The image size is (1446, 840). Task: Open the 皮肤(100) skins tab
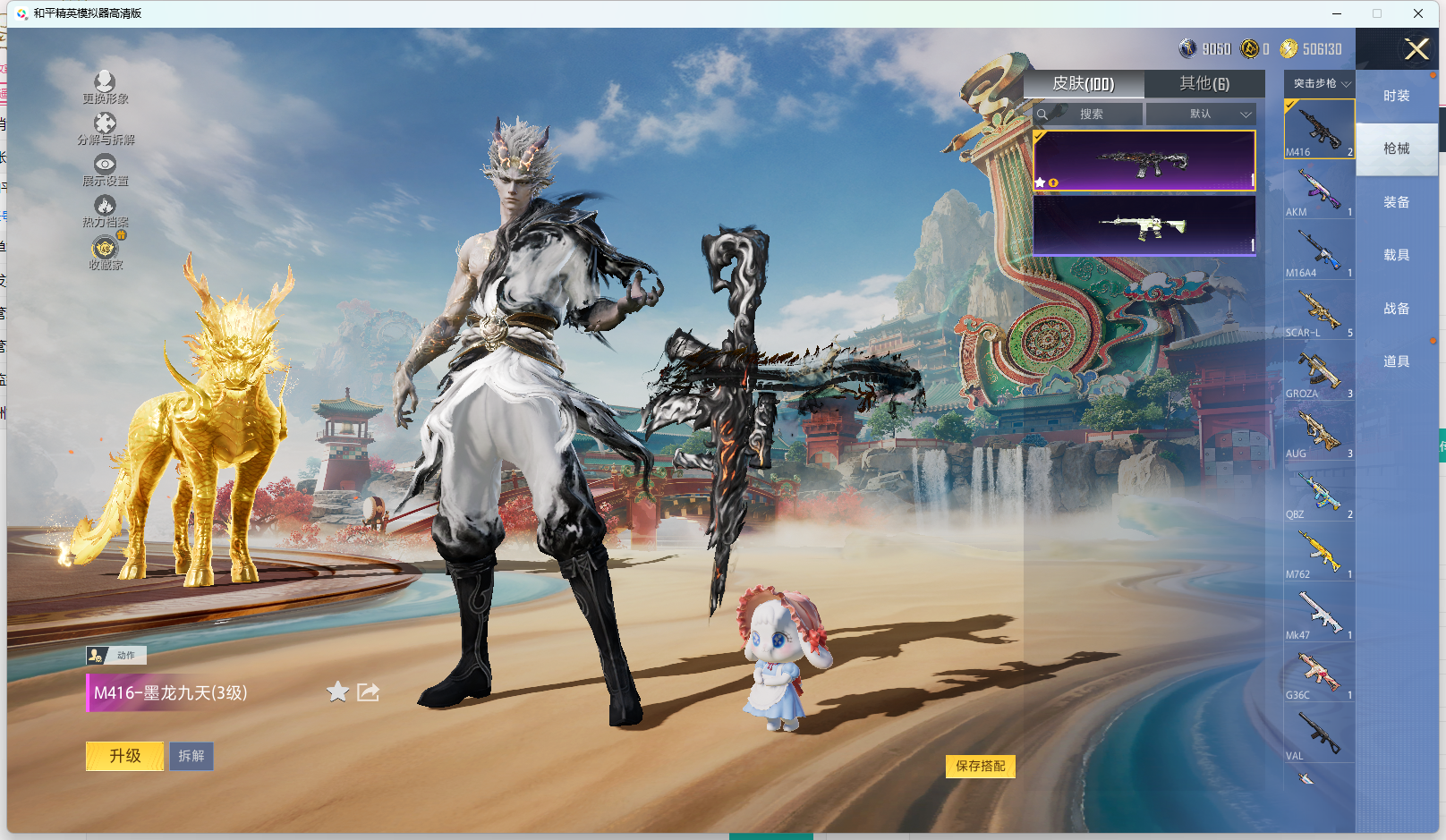[x=1083, y=83]
